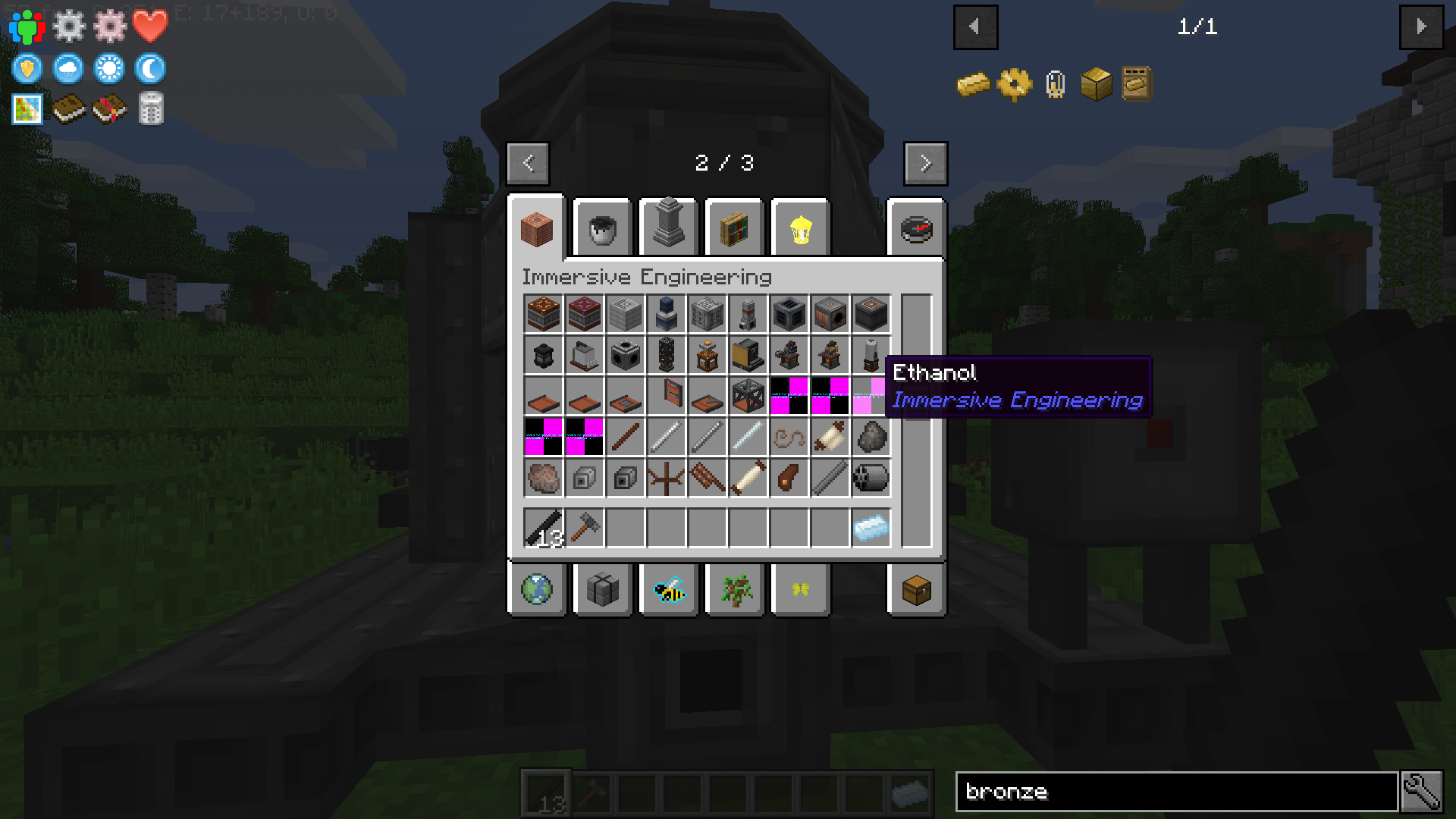Set time to day with sun button
This screenshot has width=1456, height=819.
[x=109, y=68]
